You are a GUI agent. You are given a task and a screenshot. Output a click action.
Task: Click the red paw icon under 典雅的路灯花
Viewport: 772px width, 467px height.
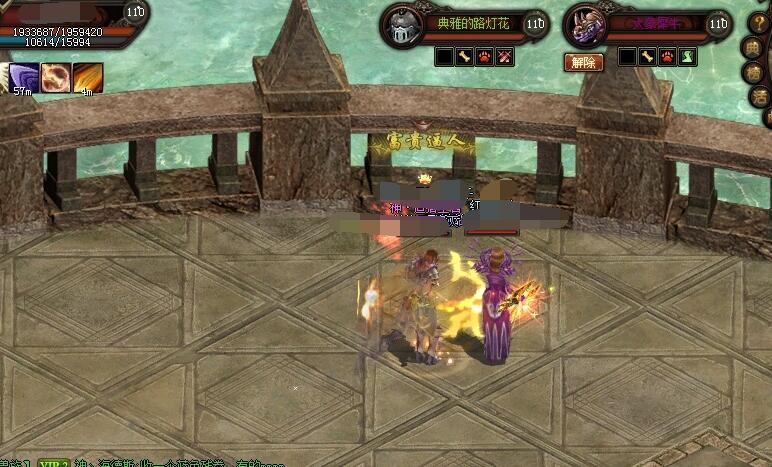click(x=485, y=58)
